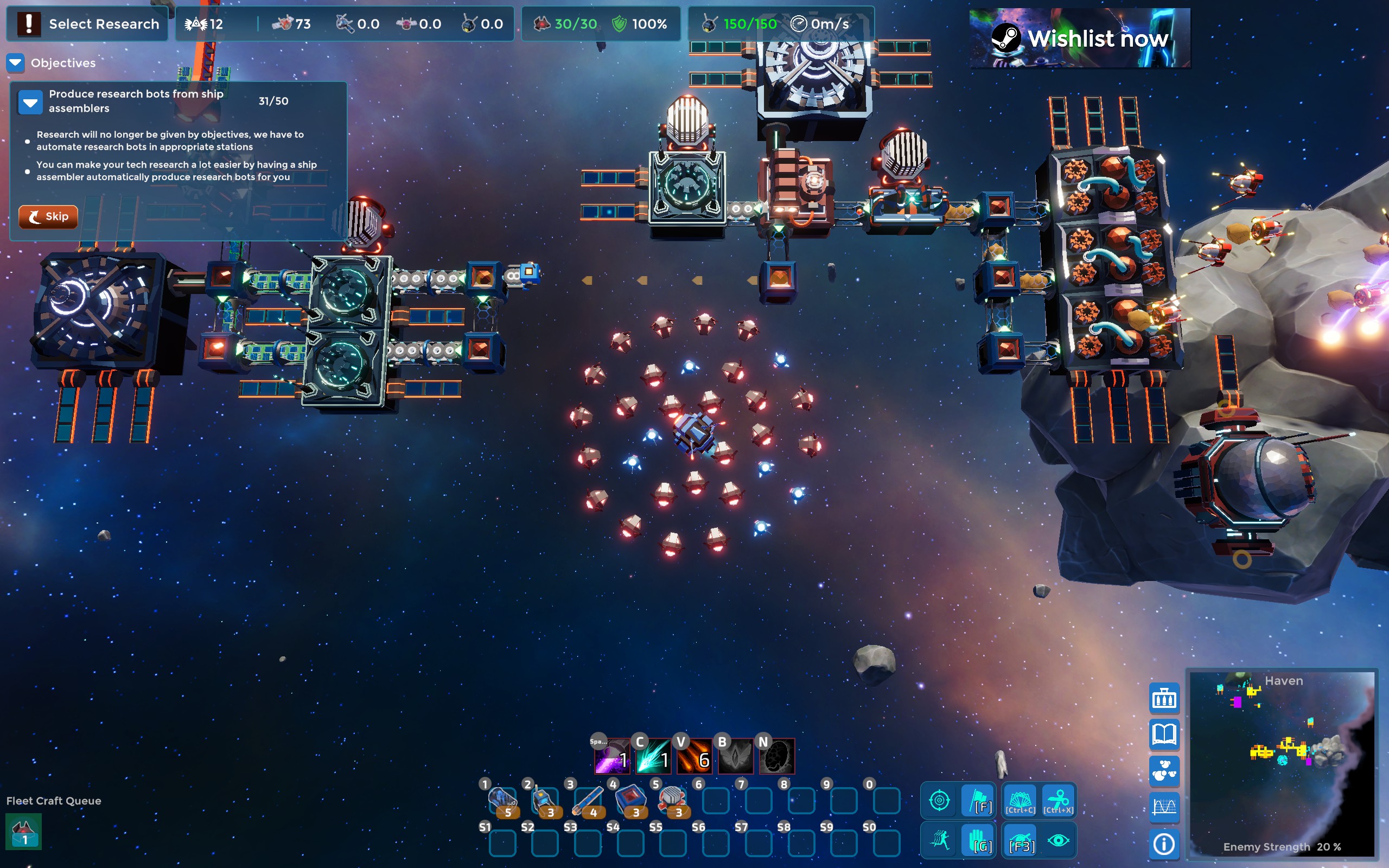This screenshot has height=868, width=1389.
Task: Click the crosshair target command button
Action: tap(939, 800)
